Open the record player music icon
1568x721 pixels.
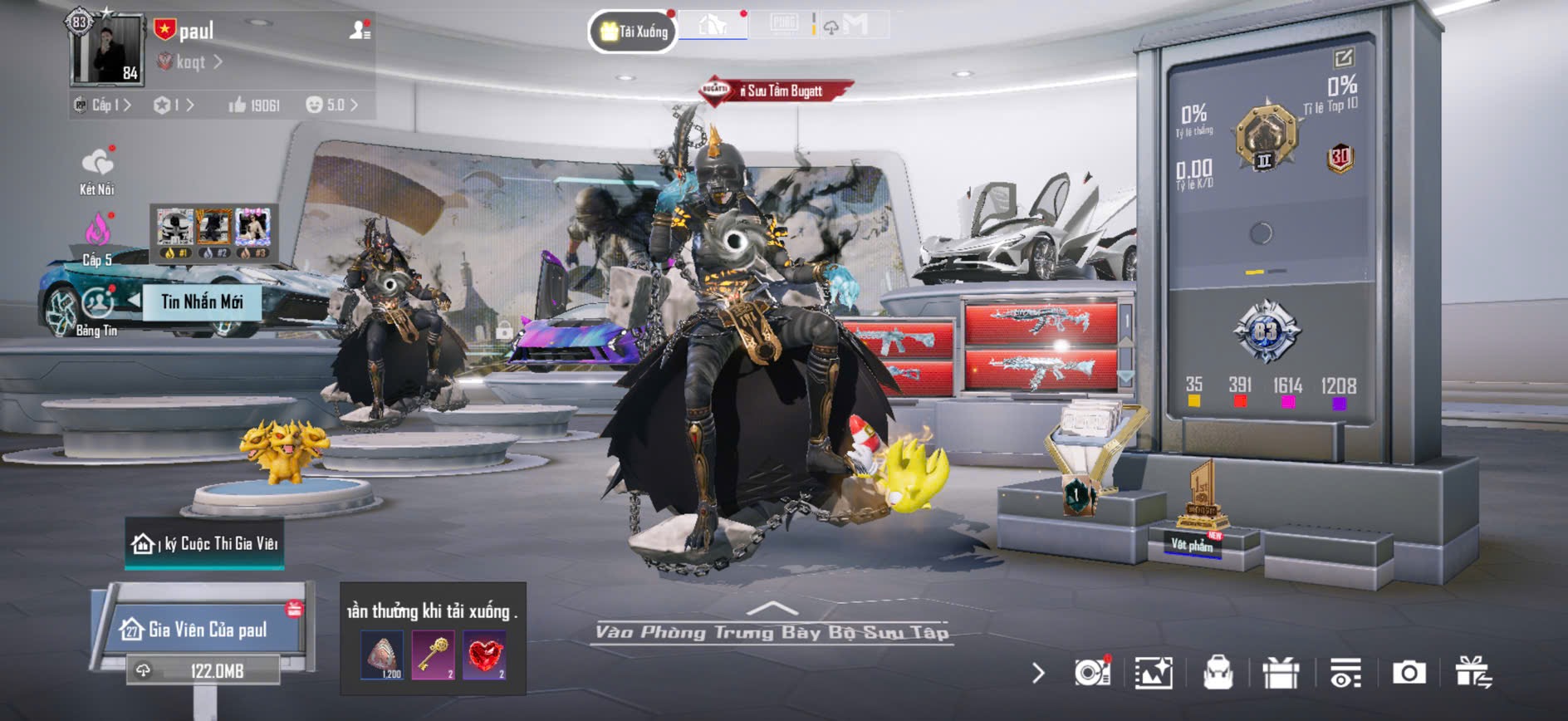[1091, 673]
